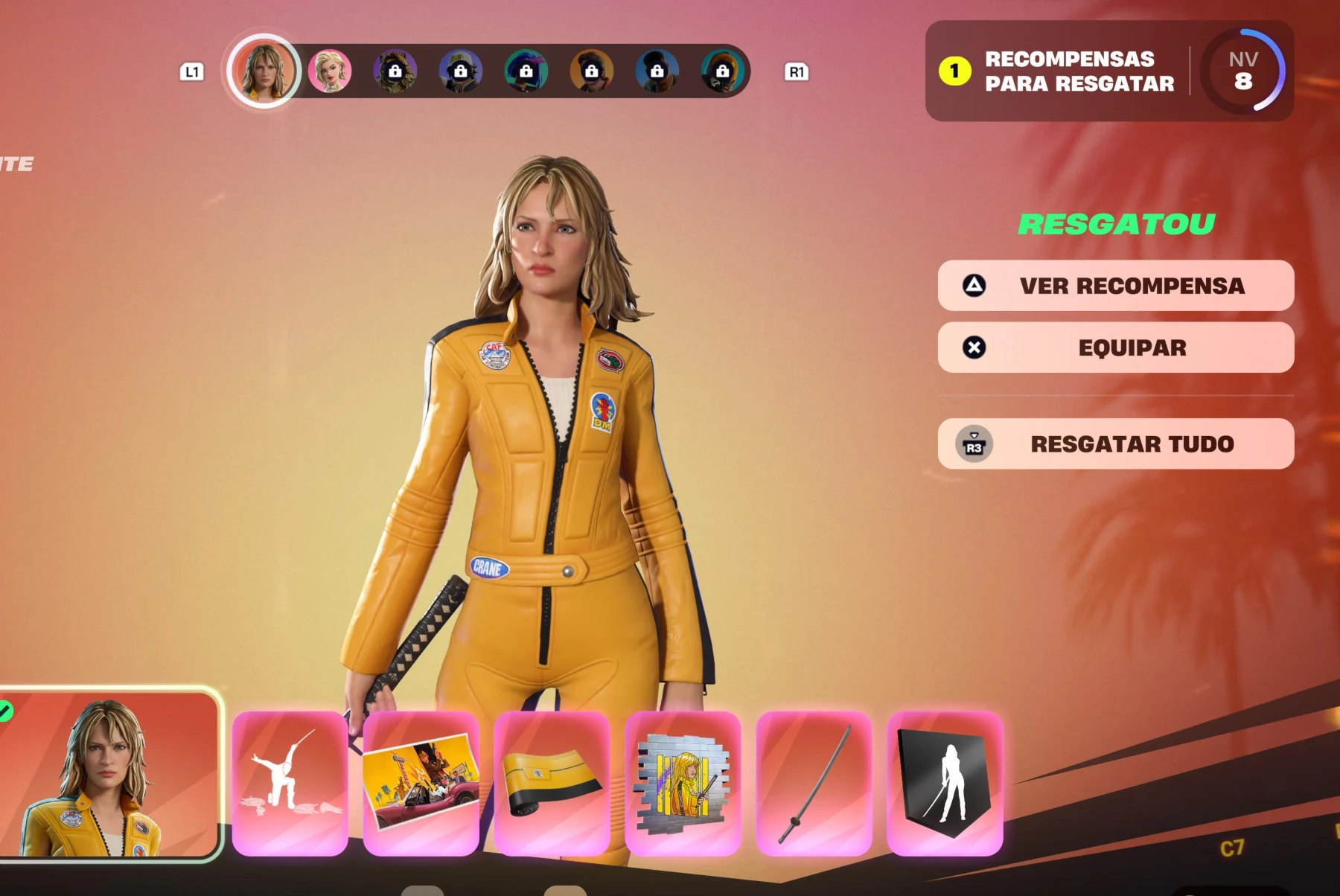
Task: Select the black silhouette banner reward
Action: pos(945,783)
